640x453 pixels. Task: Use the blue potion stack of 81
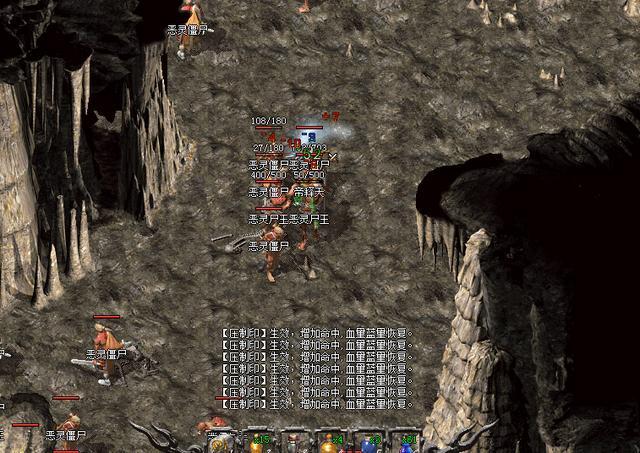click(405, 445)
